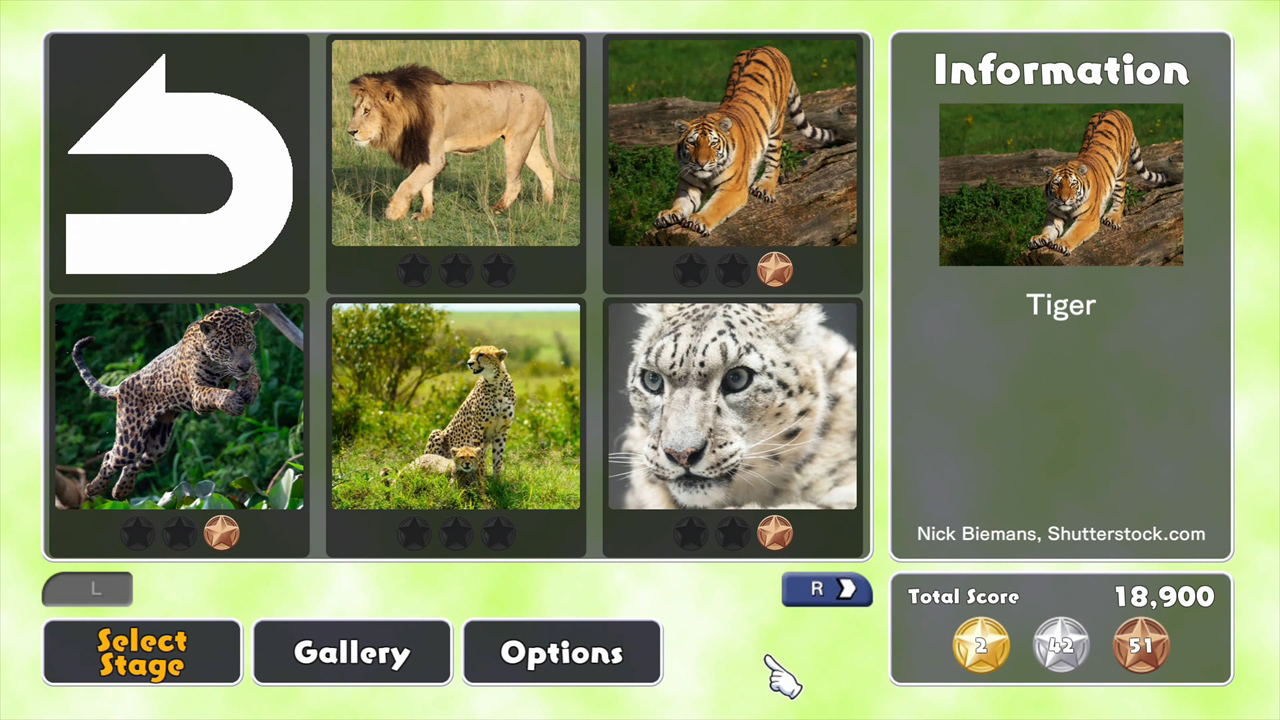
Task: Click the silver medal counter showing 42
Action: (1061, 645)
